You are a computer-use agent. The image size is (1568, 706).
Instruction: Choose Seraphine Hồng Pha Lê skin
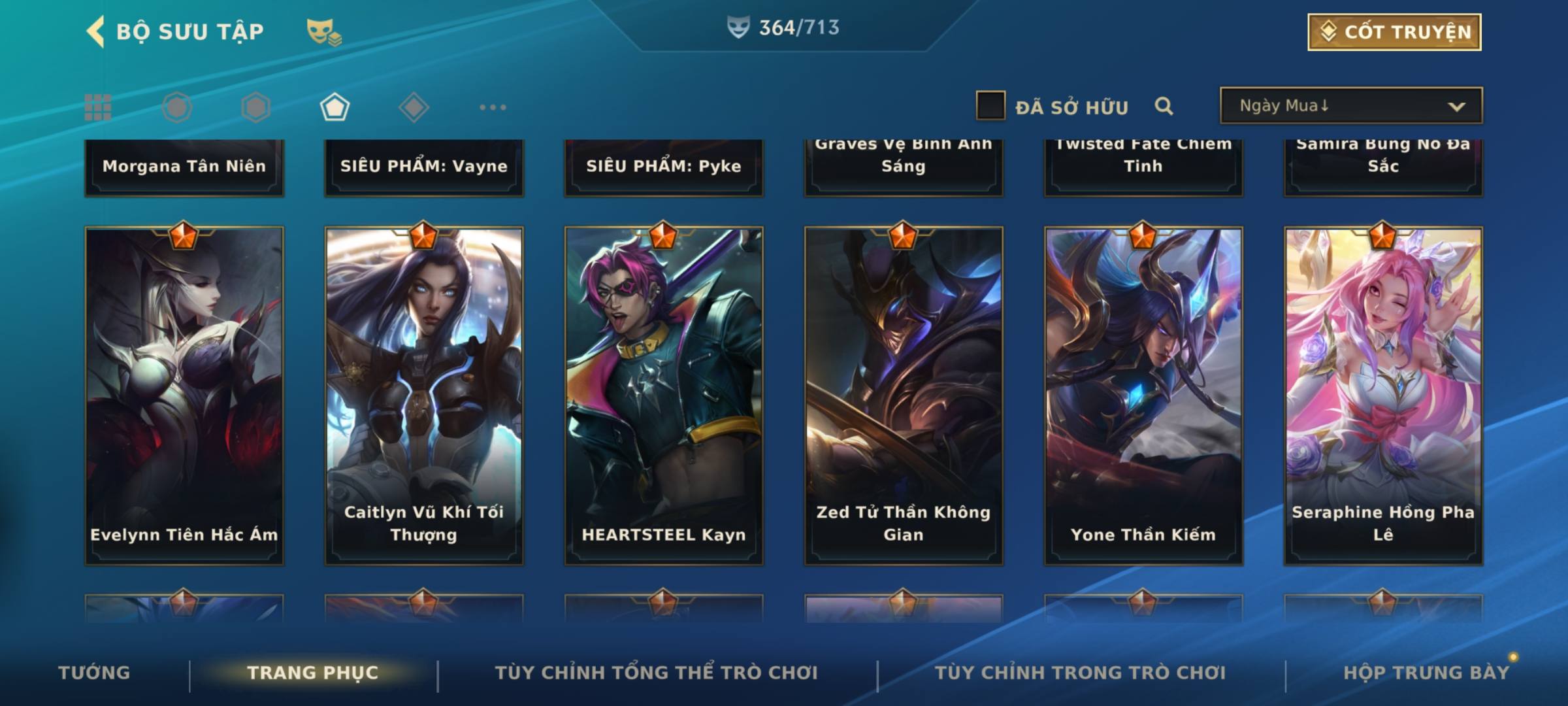pos(1383,395)
